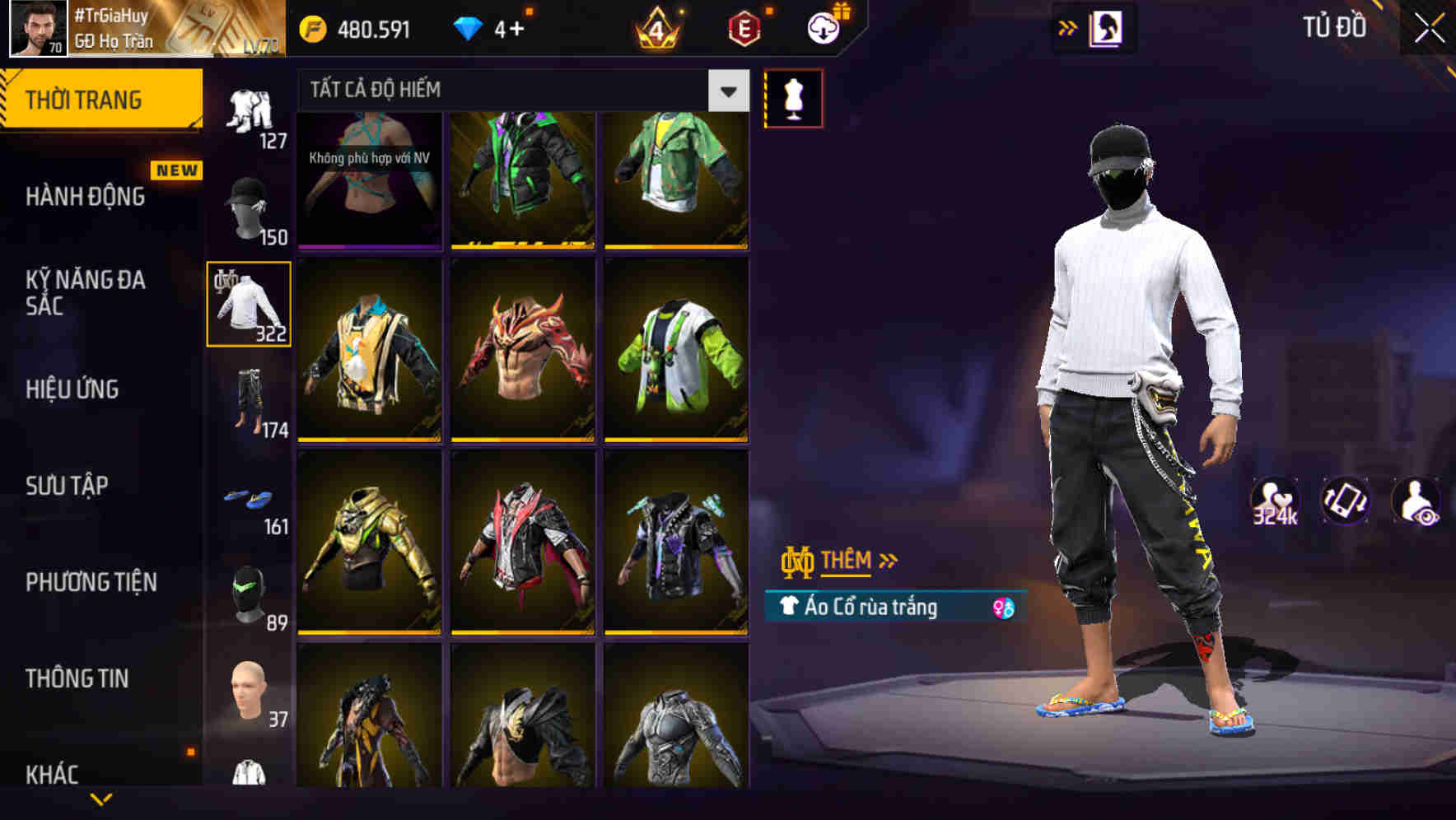
Task: Open the headwear category icon labeled 150
Action: click(x=249, y=206)
